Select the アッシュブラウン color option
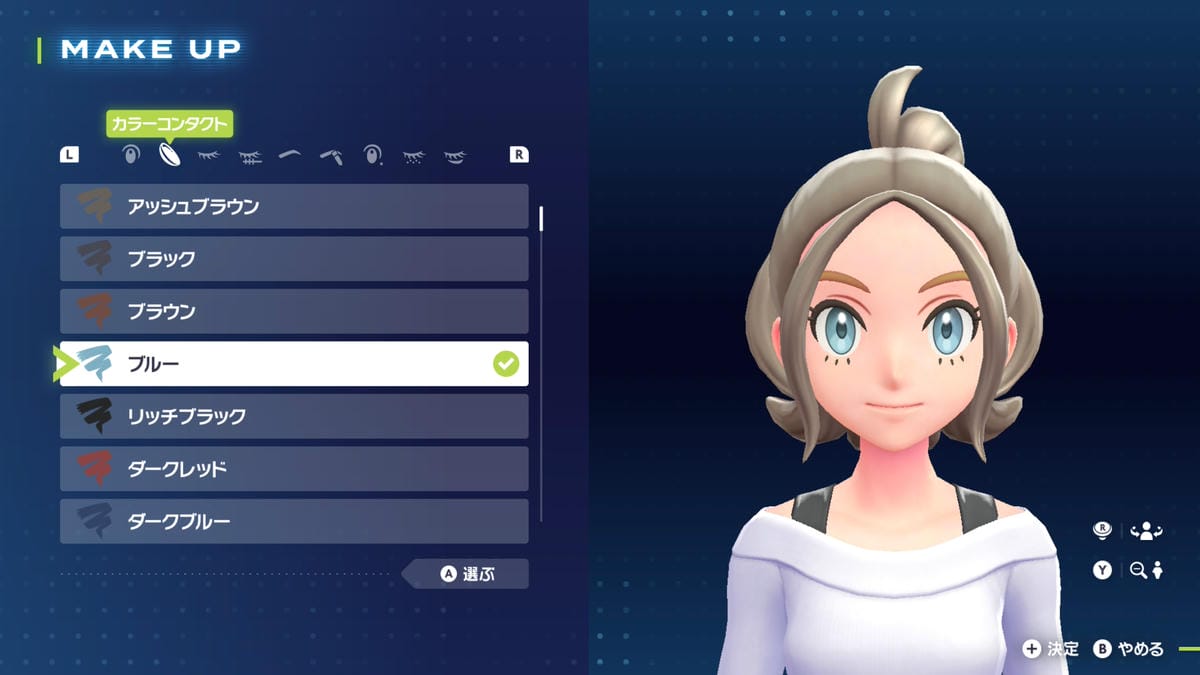The height and width of the screenshot is (675, 1200). click(294, 207)
